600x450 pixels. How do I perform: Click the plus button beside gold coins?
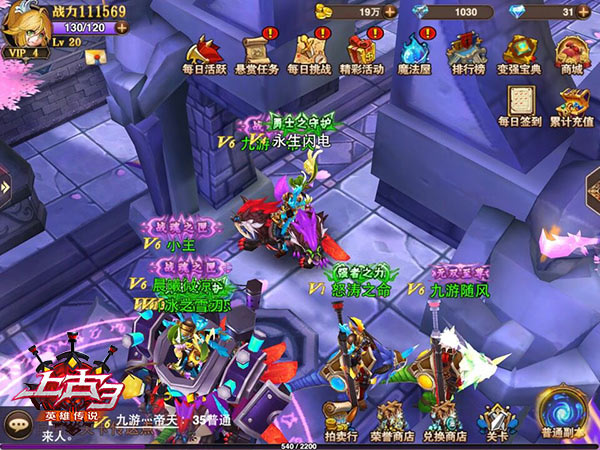(389, 11)
